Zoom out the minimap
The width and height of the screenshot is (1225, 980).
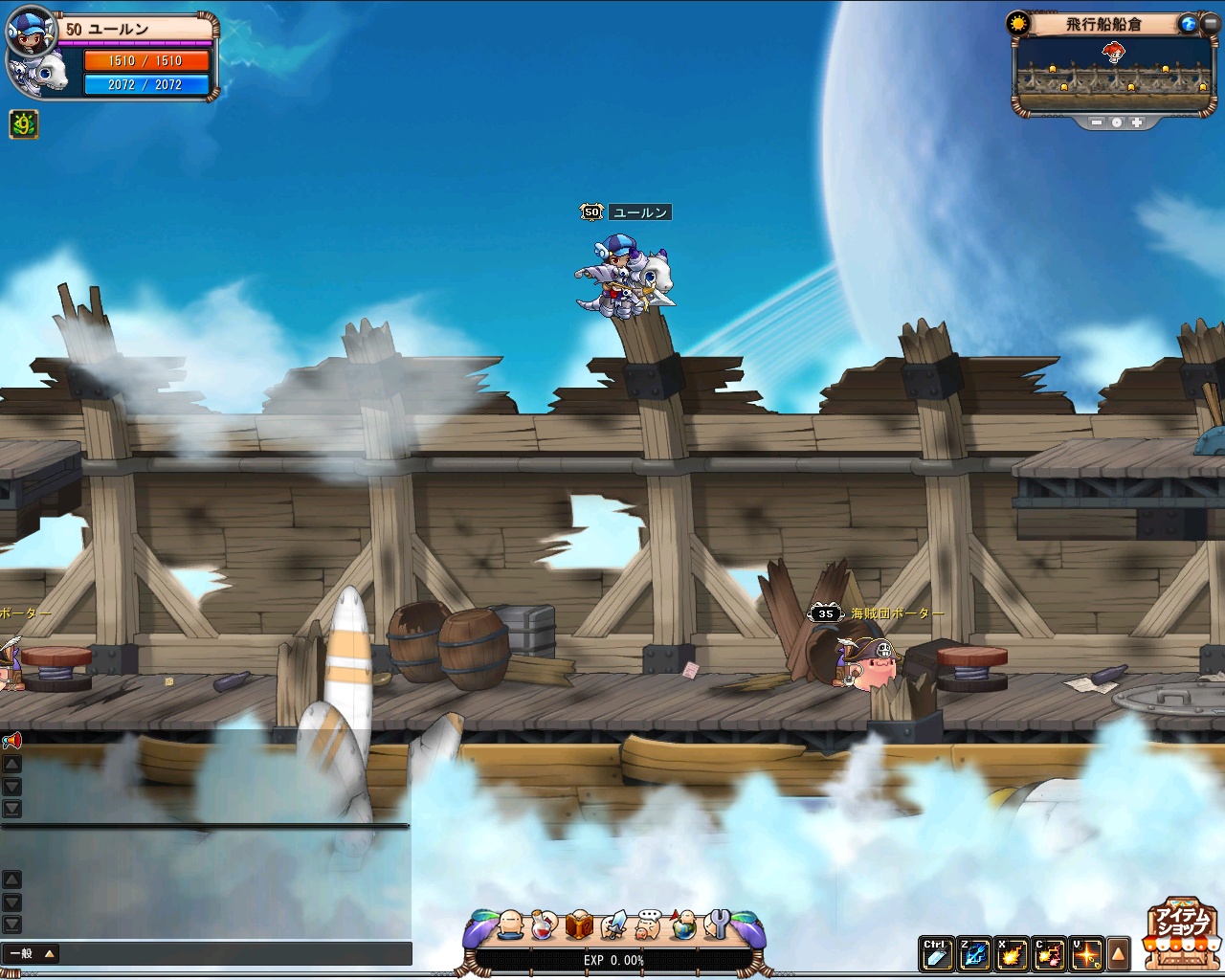pos(1097,122)
